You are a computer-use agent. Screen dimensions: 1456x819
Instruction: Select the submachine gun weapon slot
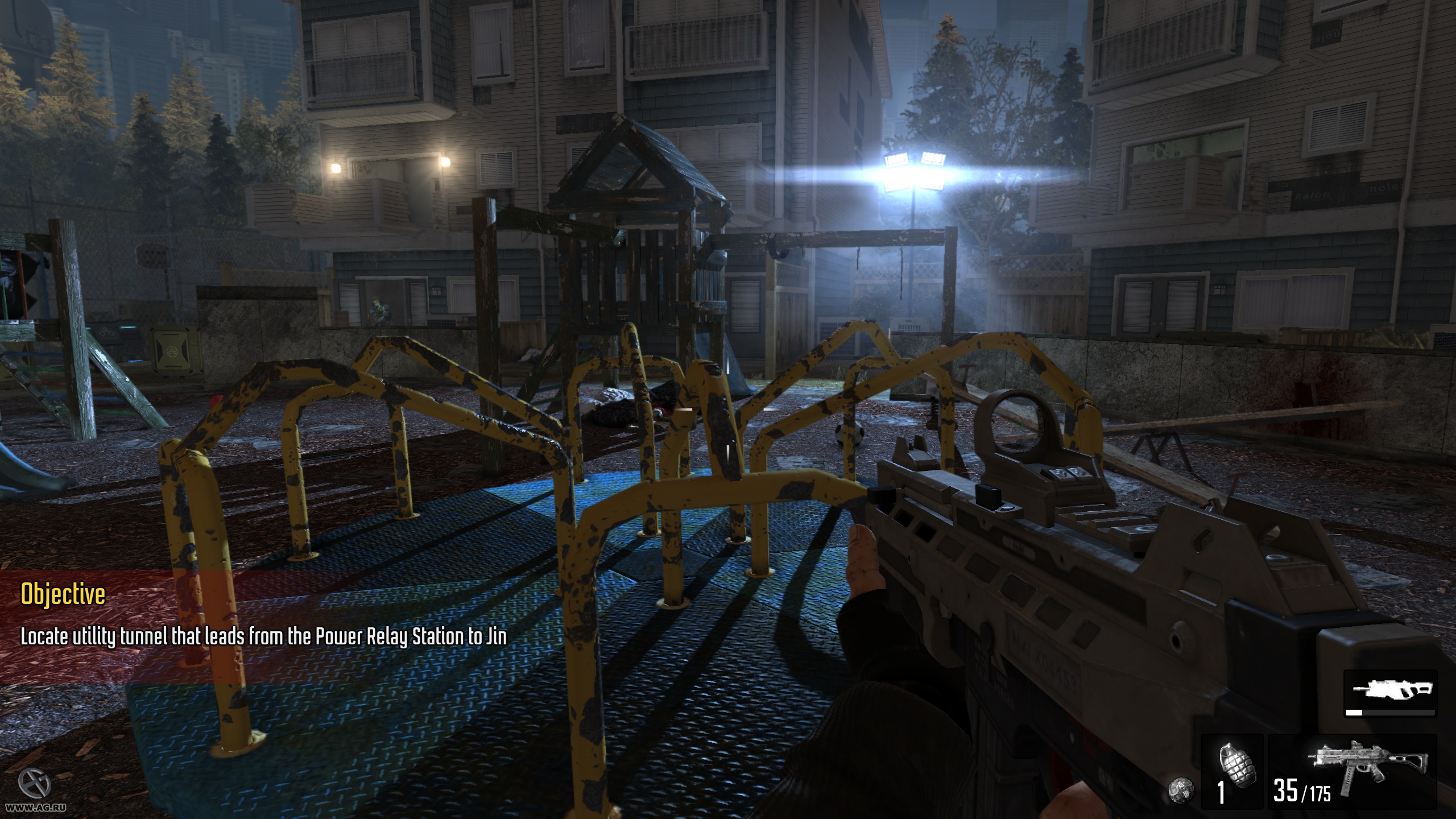point(1351,772)
